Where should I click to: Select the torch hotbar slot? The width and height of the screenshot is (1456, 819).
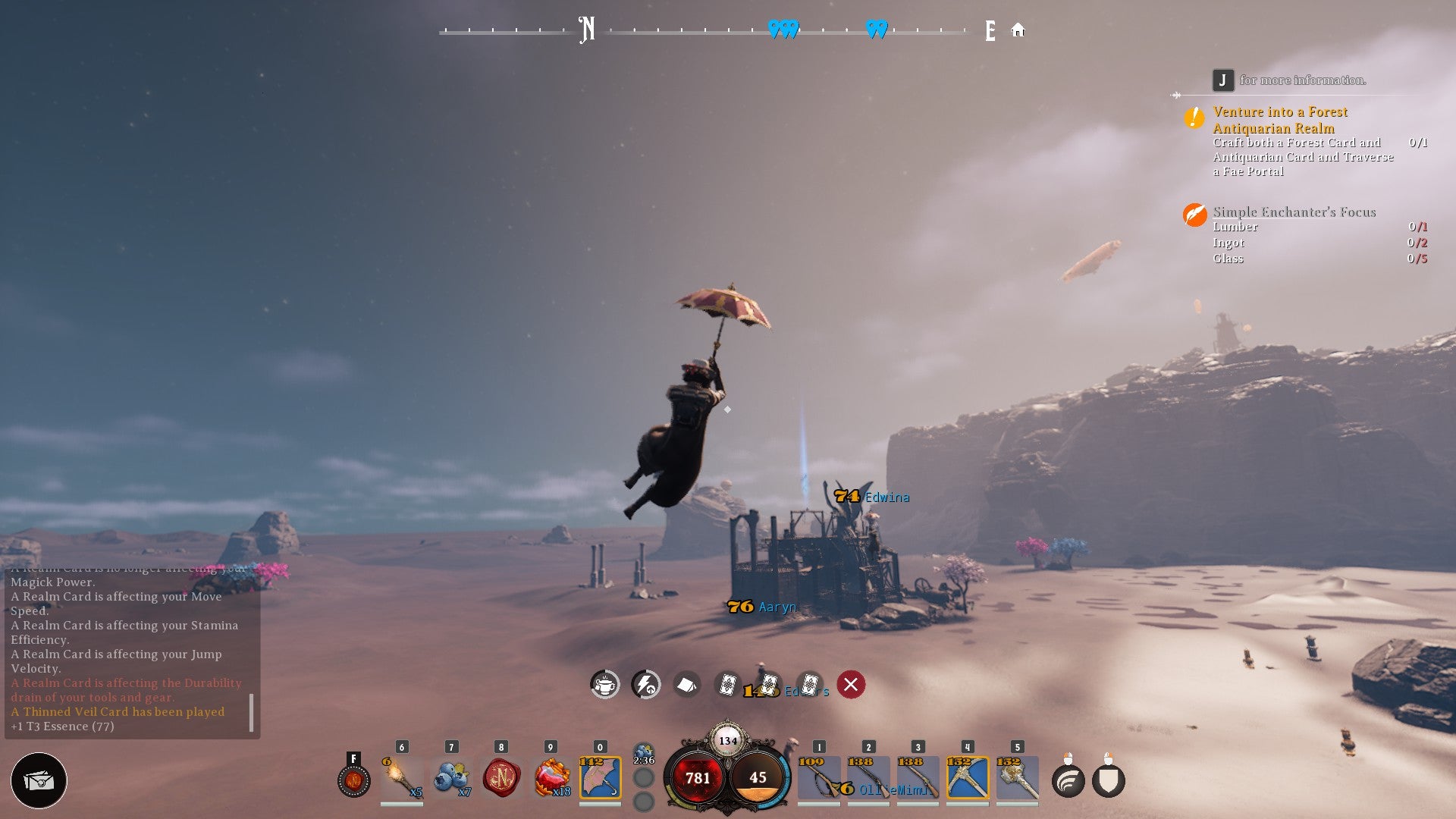402,778
